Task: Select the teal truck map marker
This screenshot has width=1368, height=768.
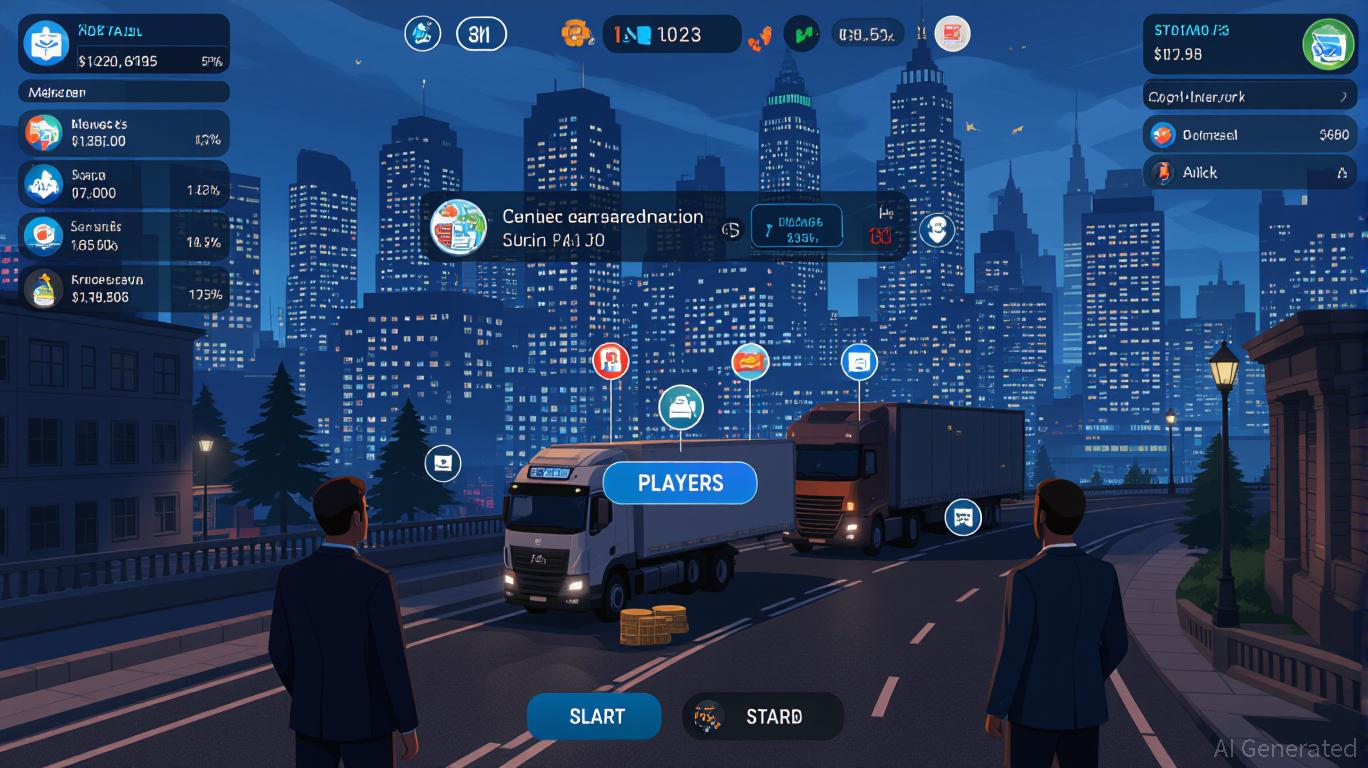Action: (x=681, y=407)
